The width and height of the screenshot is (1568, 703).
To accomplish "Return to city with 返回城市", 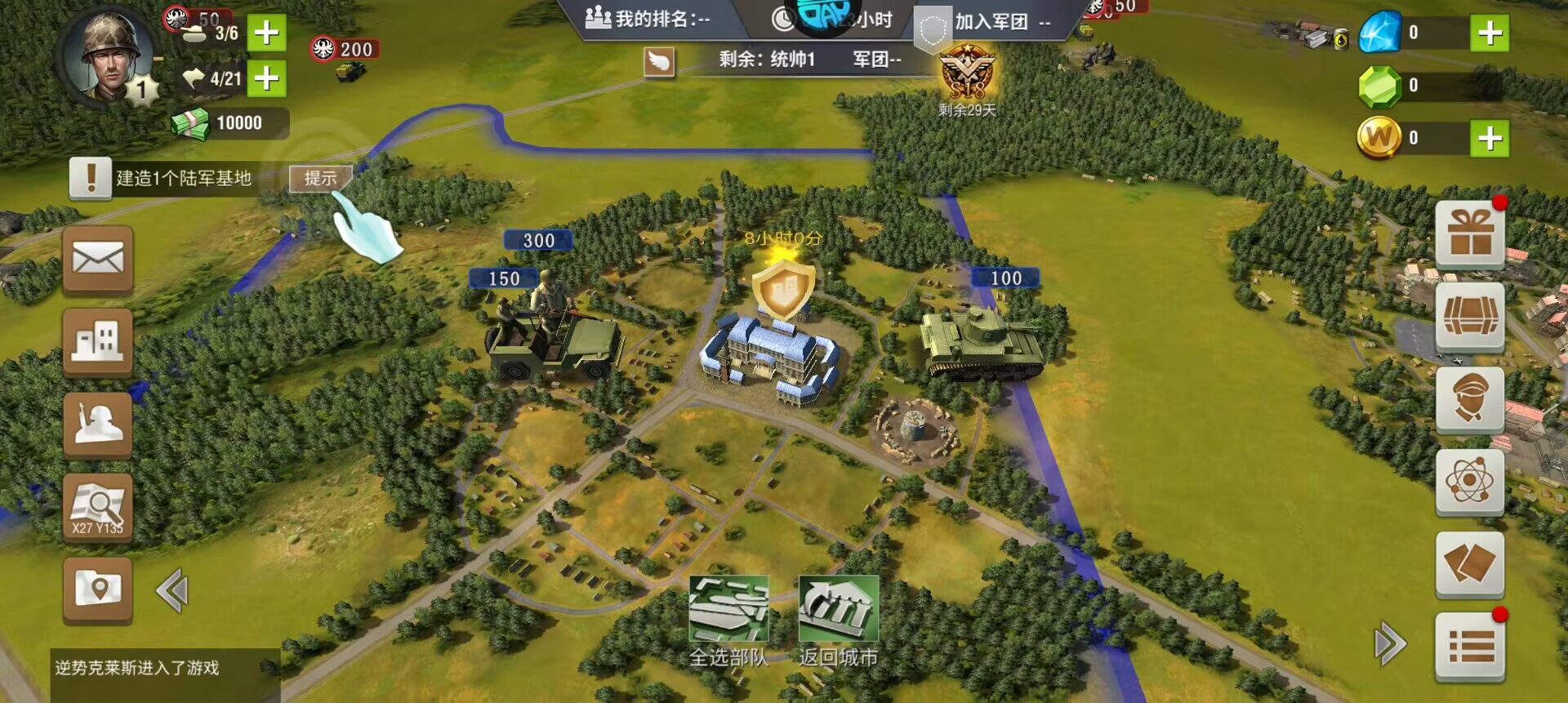I will coord(838,619).
